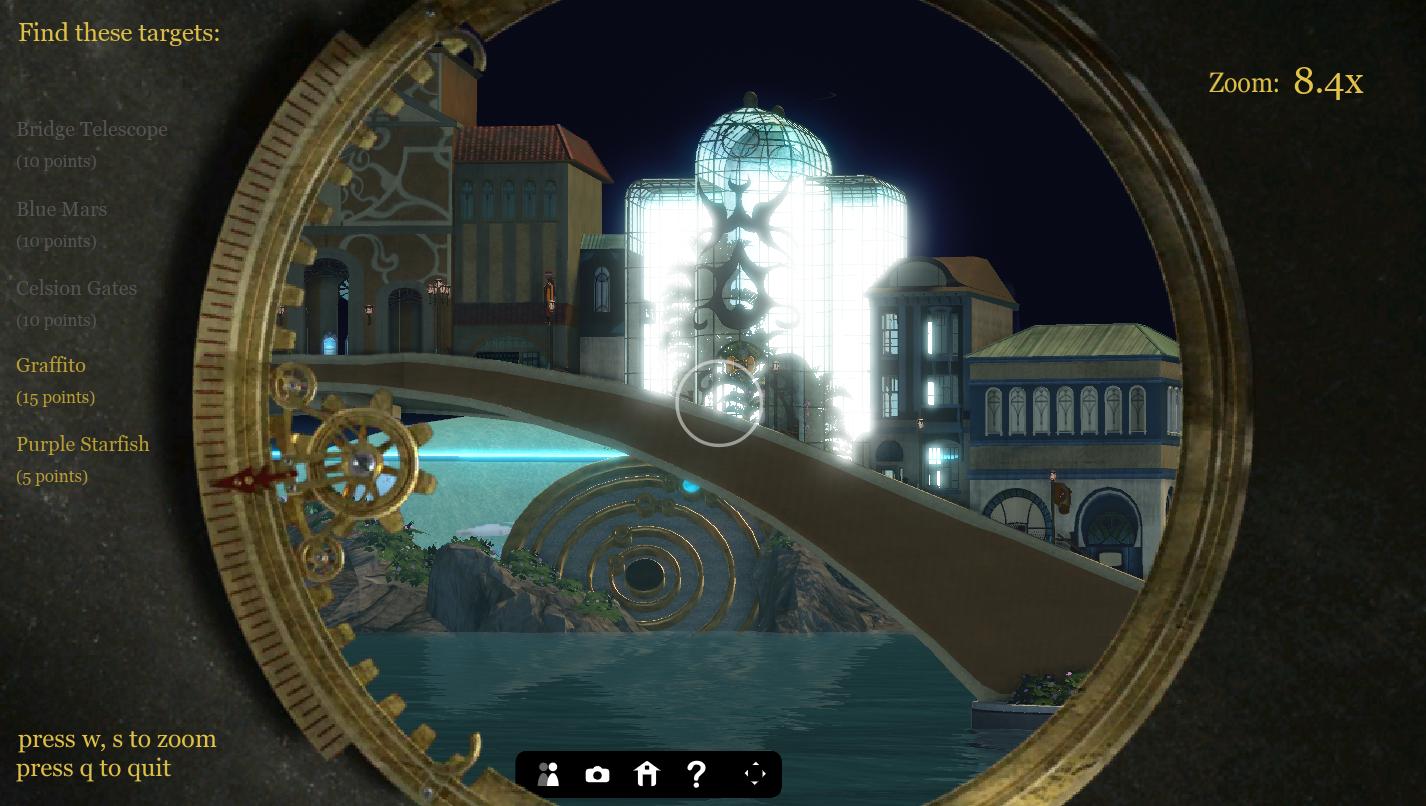Click the telescope crosshair reticle
Image resolution: width=1426 pixels, height=806 pixels.
tap(718, 404)
